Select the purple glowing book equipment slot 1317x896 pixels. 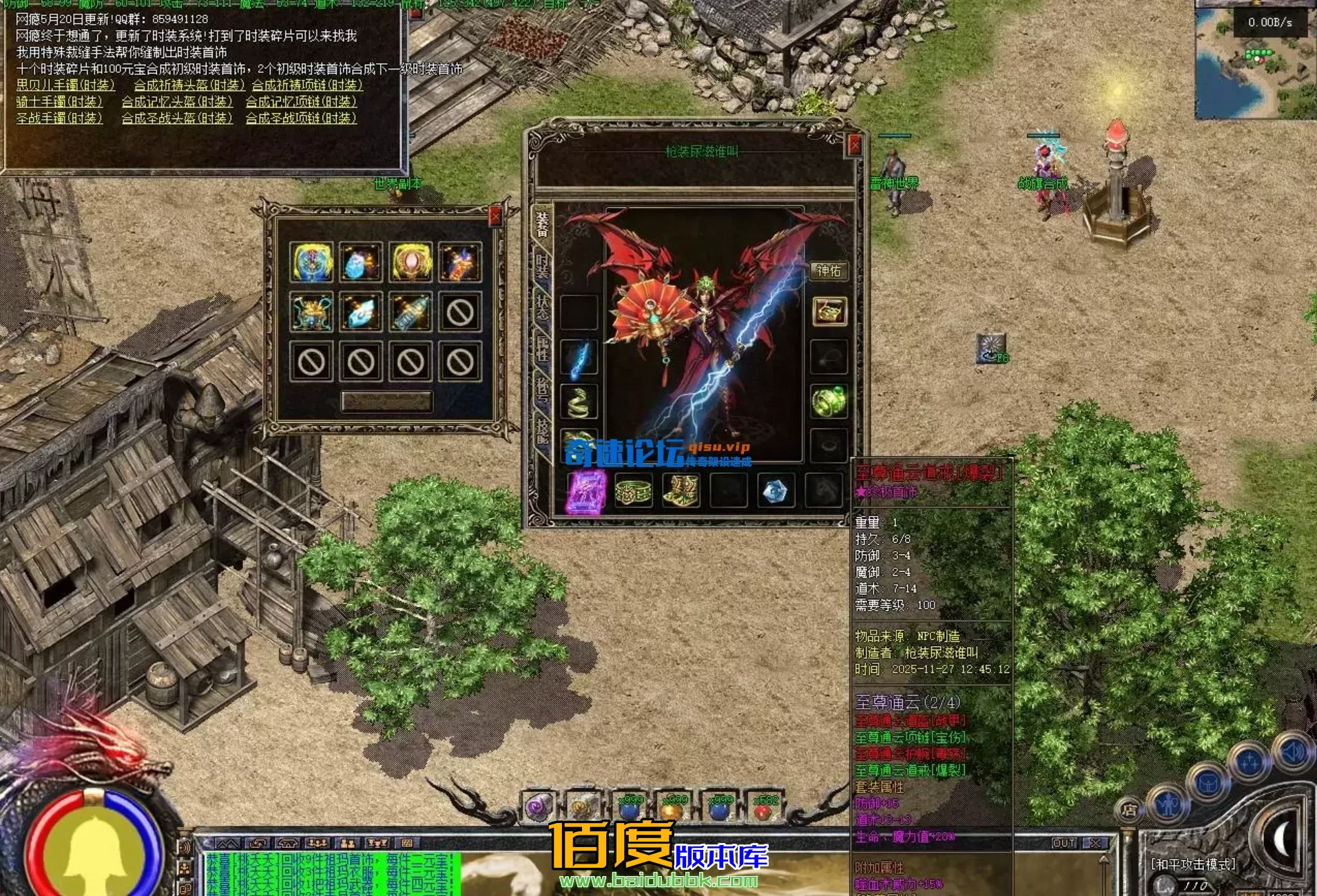point(586,491)
